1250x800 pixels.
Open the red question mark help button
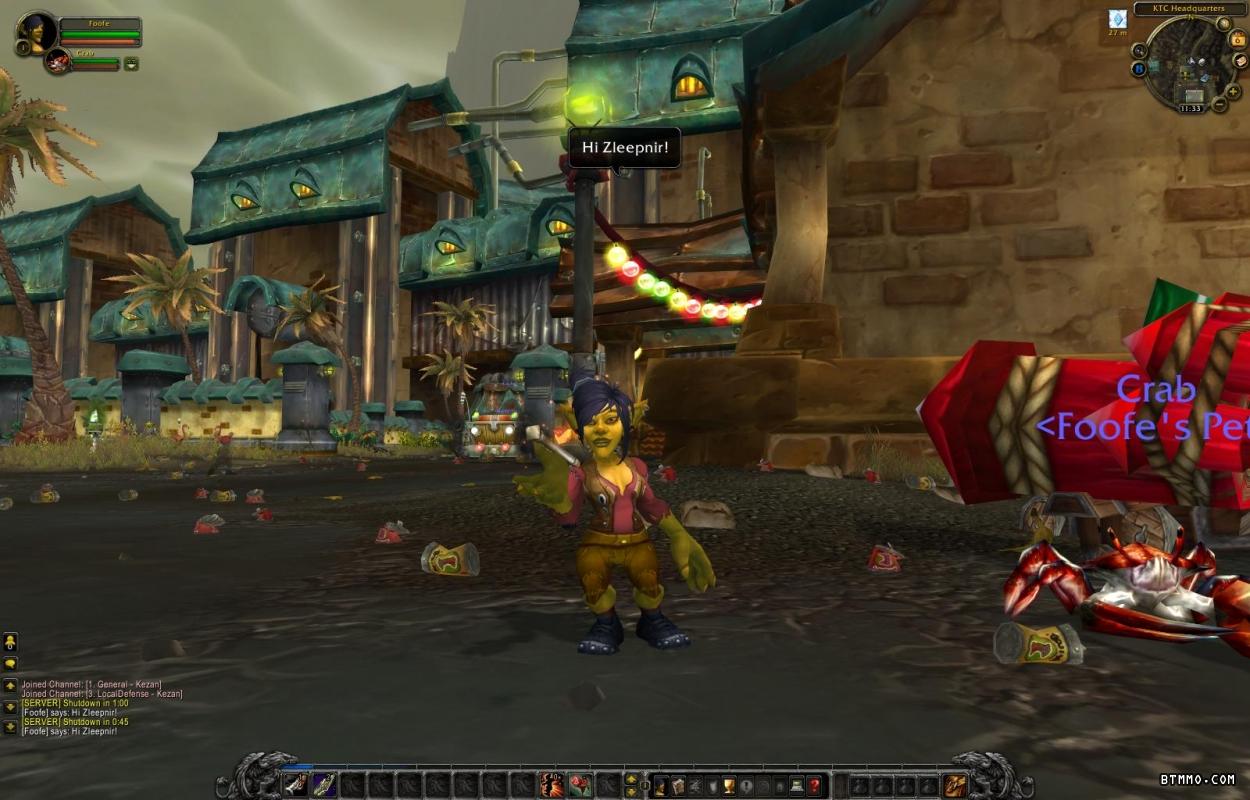pyautogui.click(x=815, y=785)
